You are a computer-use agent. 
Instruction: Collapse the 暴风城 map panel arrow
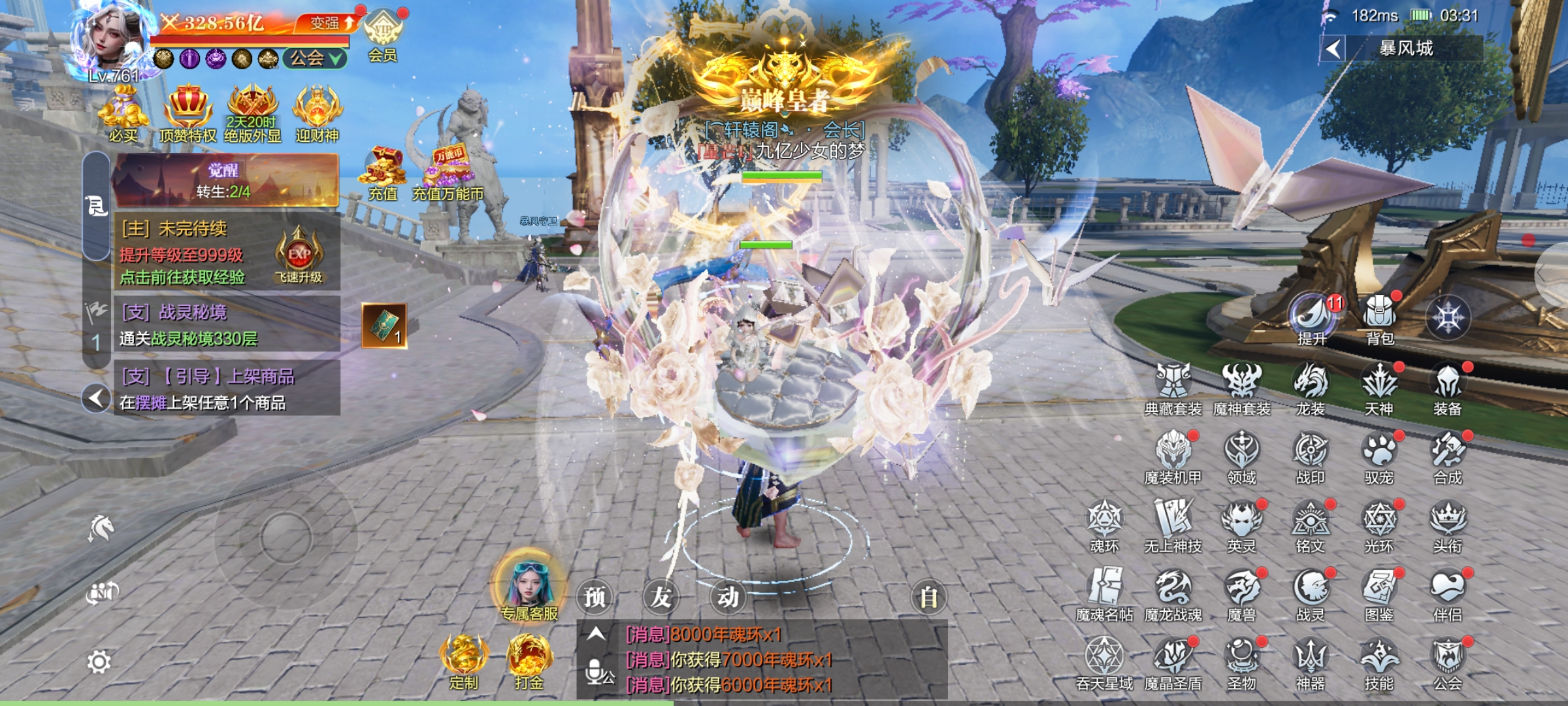pyautogui.click(x=1333, y=48)
